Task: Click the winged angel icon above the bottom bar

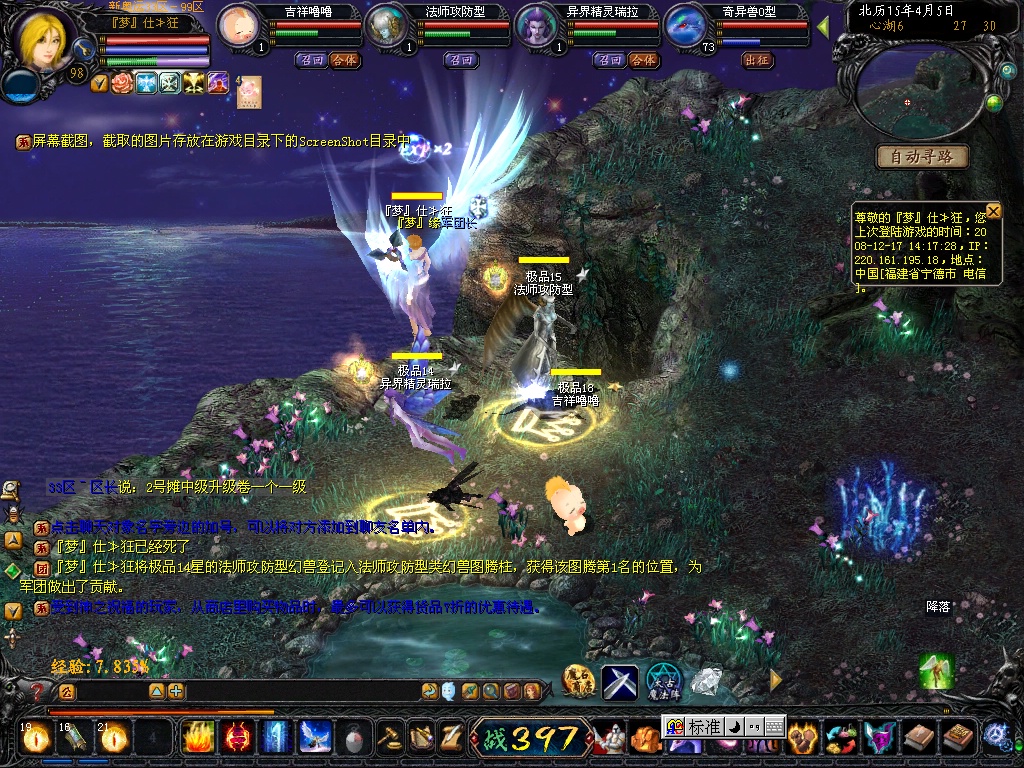Action: click(x=936, y=670)
